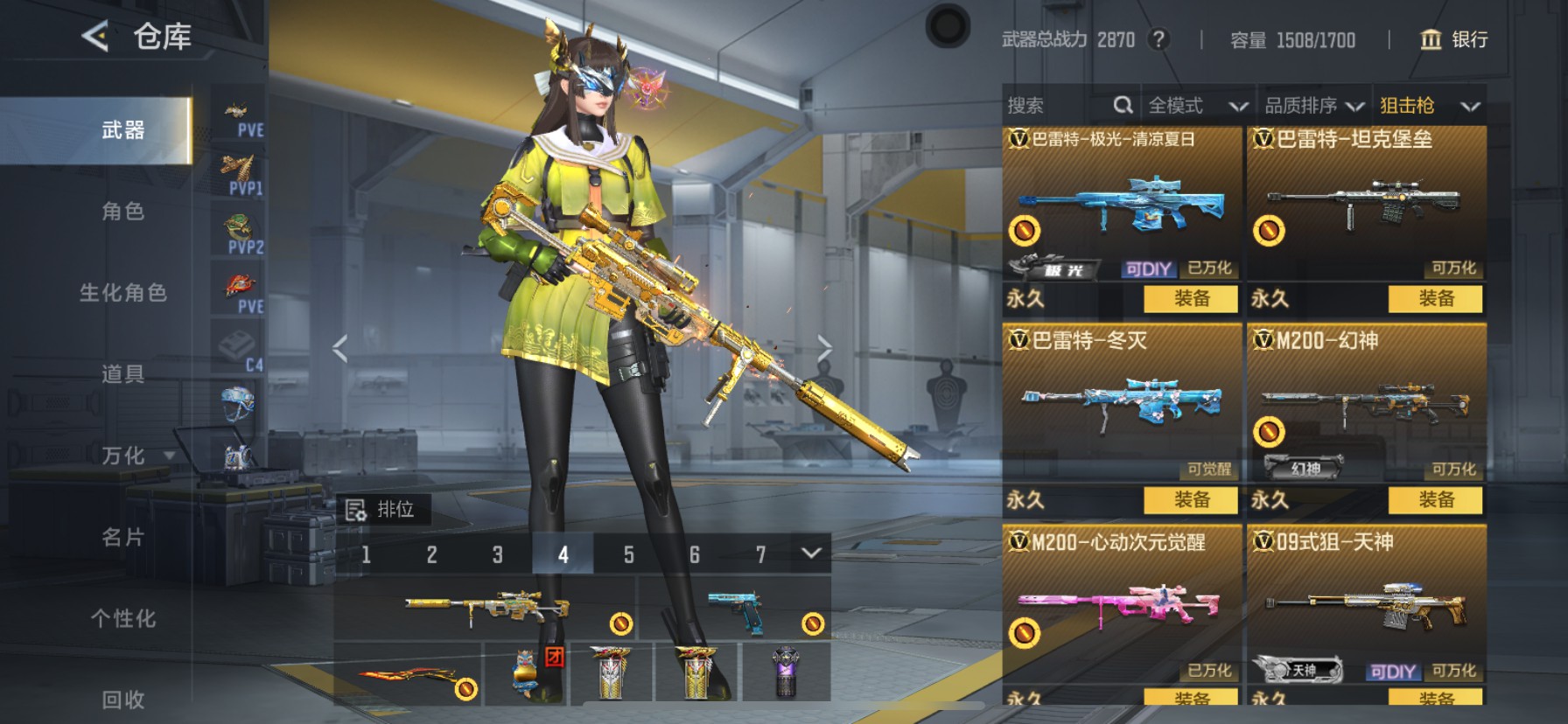1568x724 pixels.
Task: Select the 武器 category tab
Action: 122,130
